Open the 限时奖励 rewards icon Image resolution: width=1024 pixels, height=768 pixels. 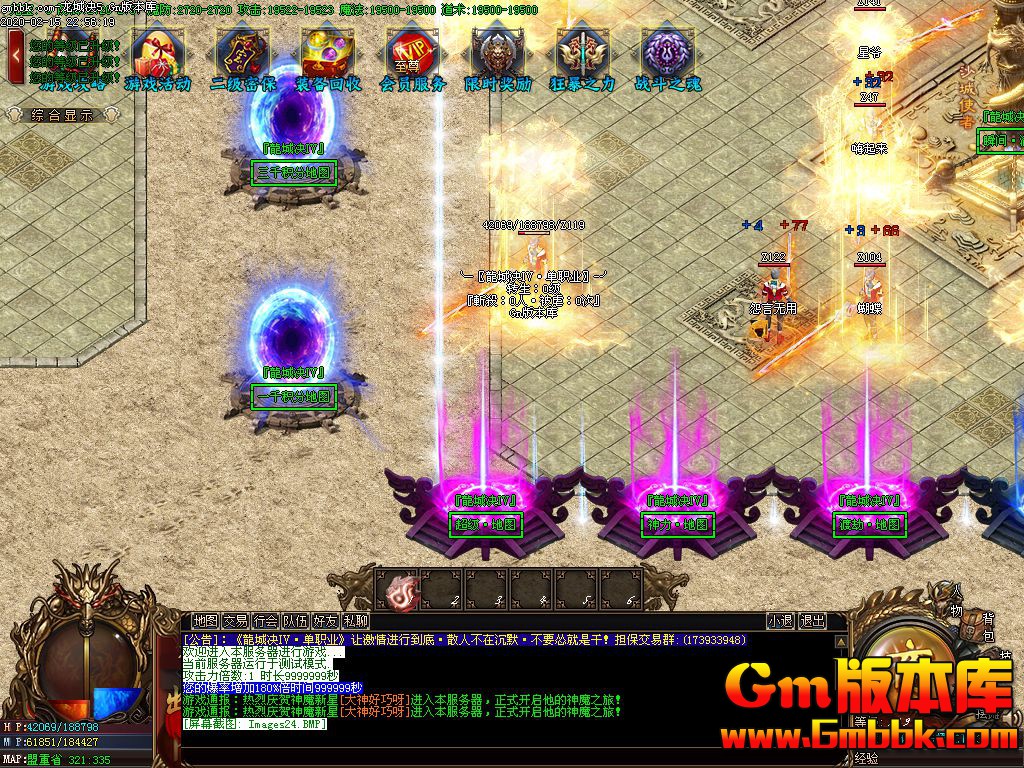tap(498, 58)
